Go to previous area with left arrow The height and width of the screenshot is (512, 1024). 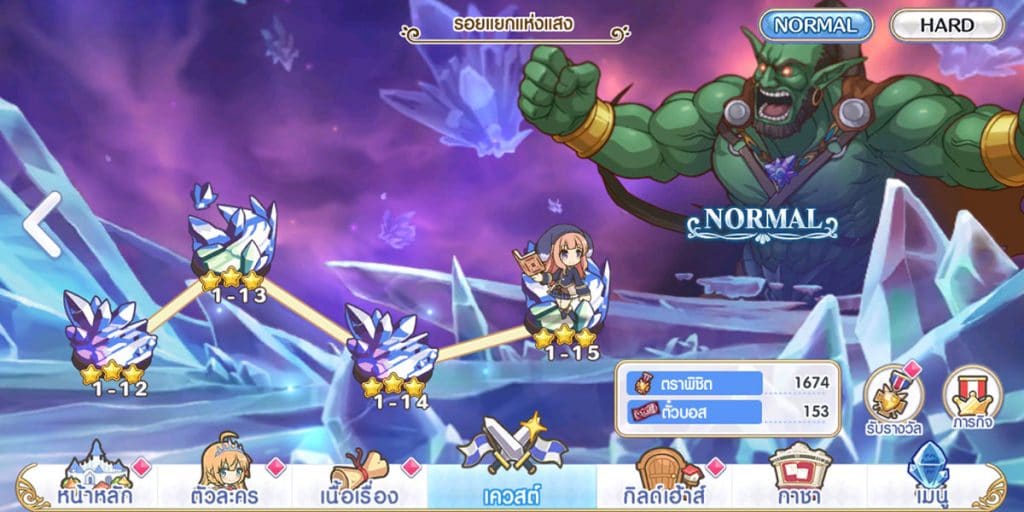pos(42,224)
